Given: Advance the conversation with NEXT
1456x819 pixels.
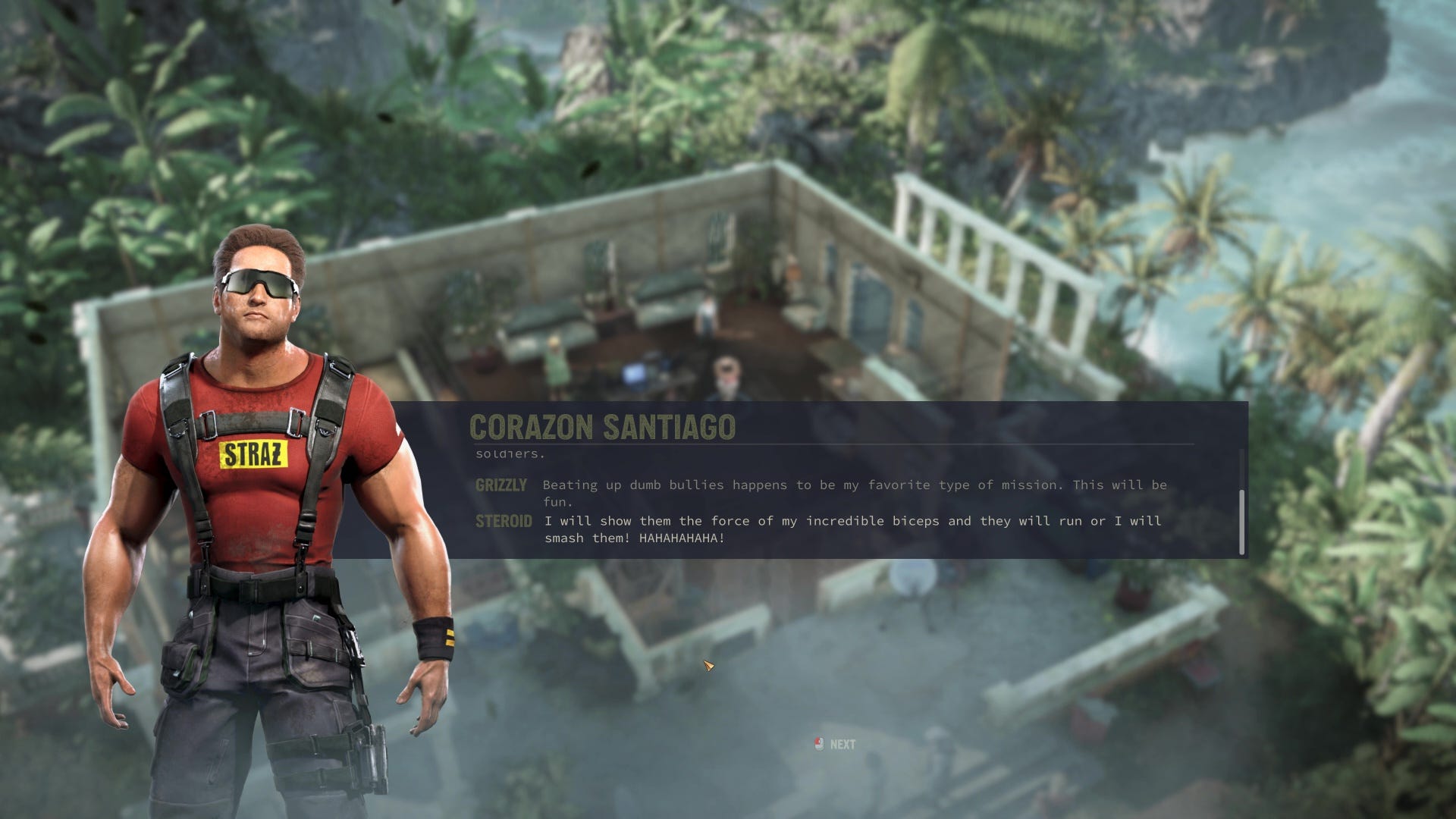Looking at the screenshot, I should pos(836,744).
